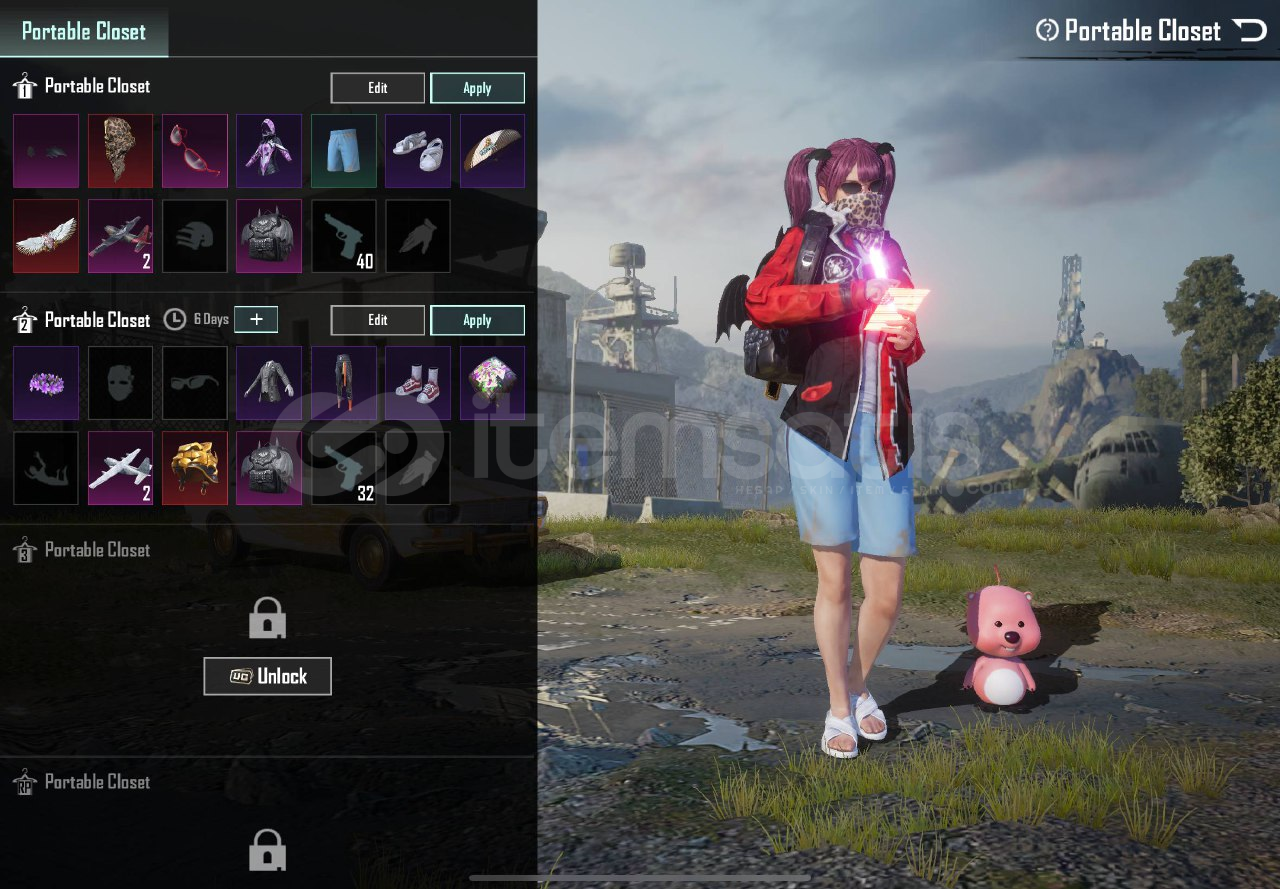Viewport: 1280px width, 889px height.
Task: Switch to the Portable Closet tab
Action: point(84,31)
